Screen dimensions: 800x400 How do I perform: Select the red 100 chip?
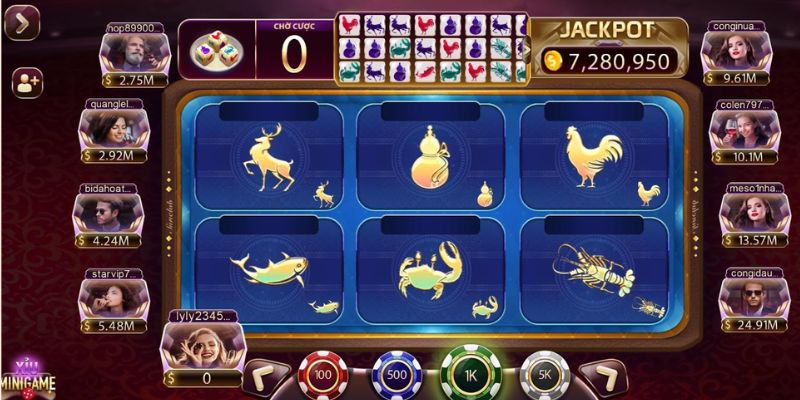(x=322, y=376)
